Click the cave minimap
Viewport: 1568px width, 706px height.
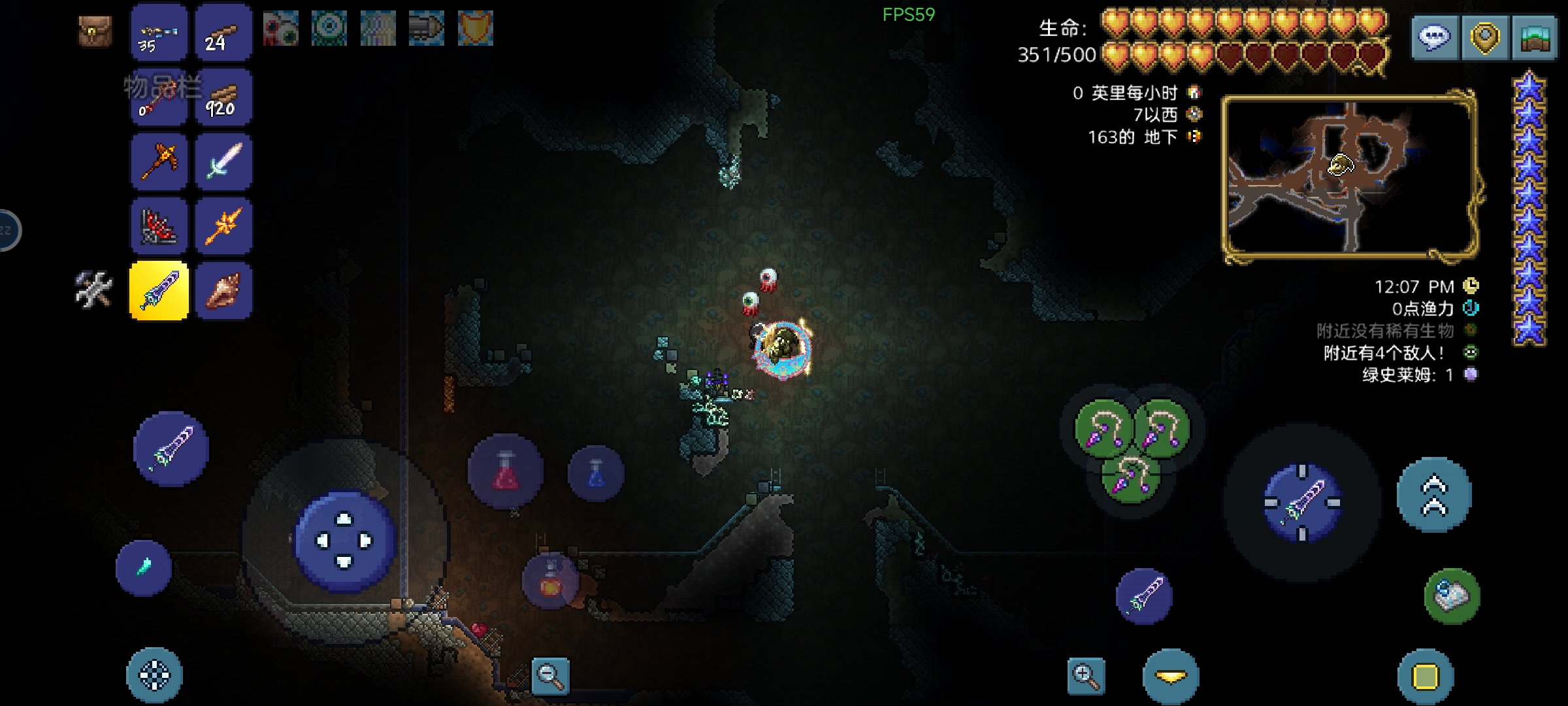[1350, 176]
